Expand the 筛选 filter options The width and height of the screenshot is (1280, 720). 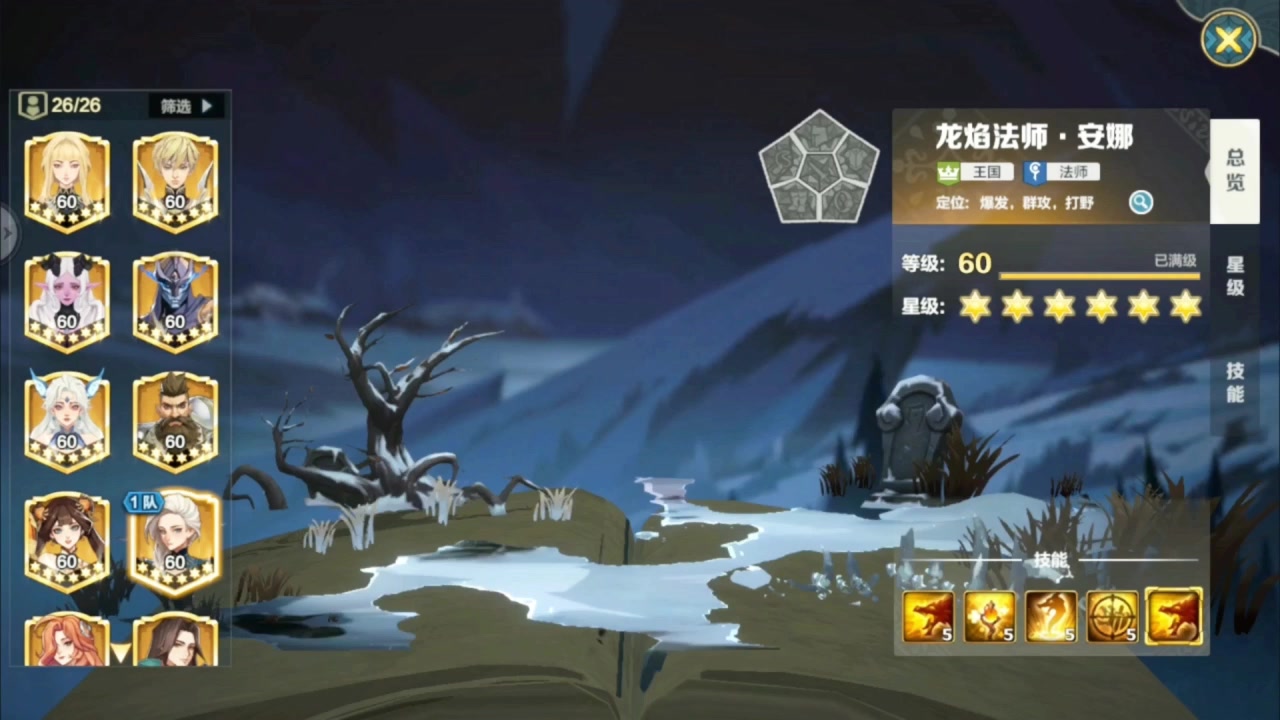coord(185,106)
